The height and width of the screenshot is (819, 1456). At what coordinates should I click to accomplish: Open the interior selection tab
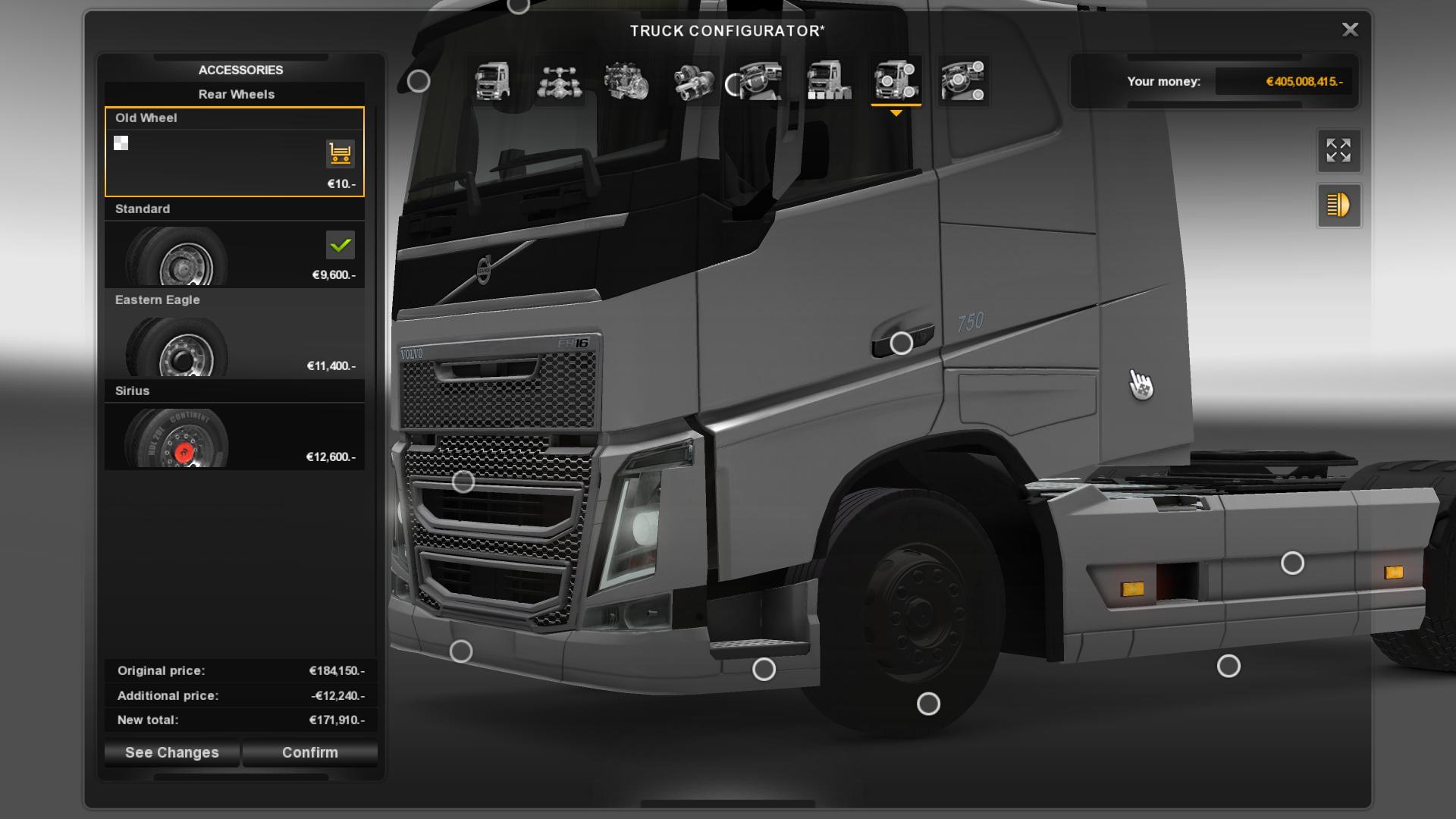point(760,81)
